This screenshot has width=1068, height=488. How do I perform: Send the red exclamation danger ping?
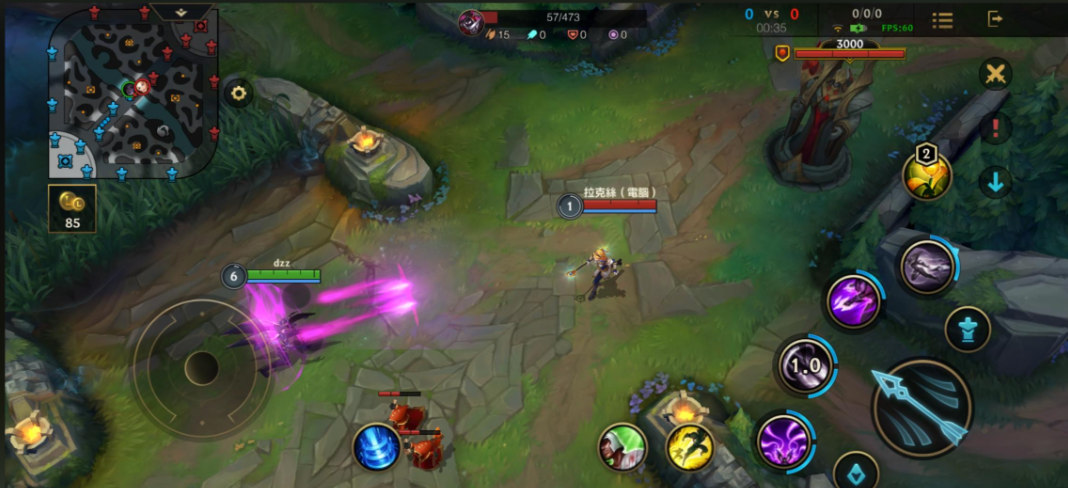point(995,127)
